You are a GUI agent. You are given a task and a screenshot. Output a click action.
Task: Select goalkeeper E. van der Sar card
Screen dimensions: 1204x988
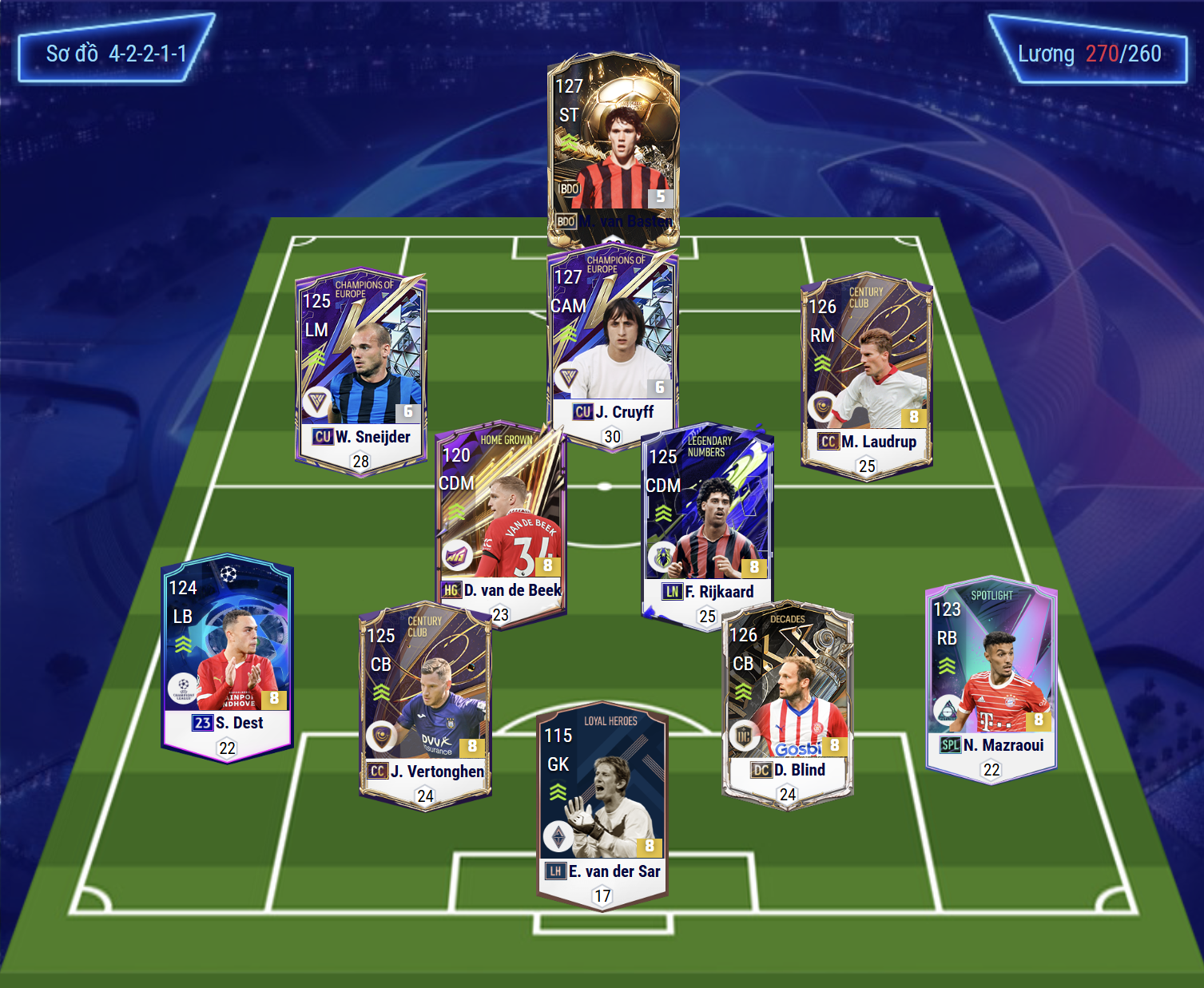click(603, 807)
